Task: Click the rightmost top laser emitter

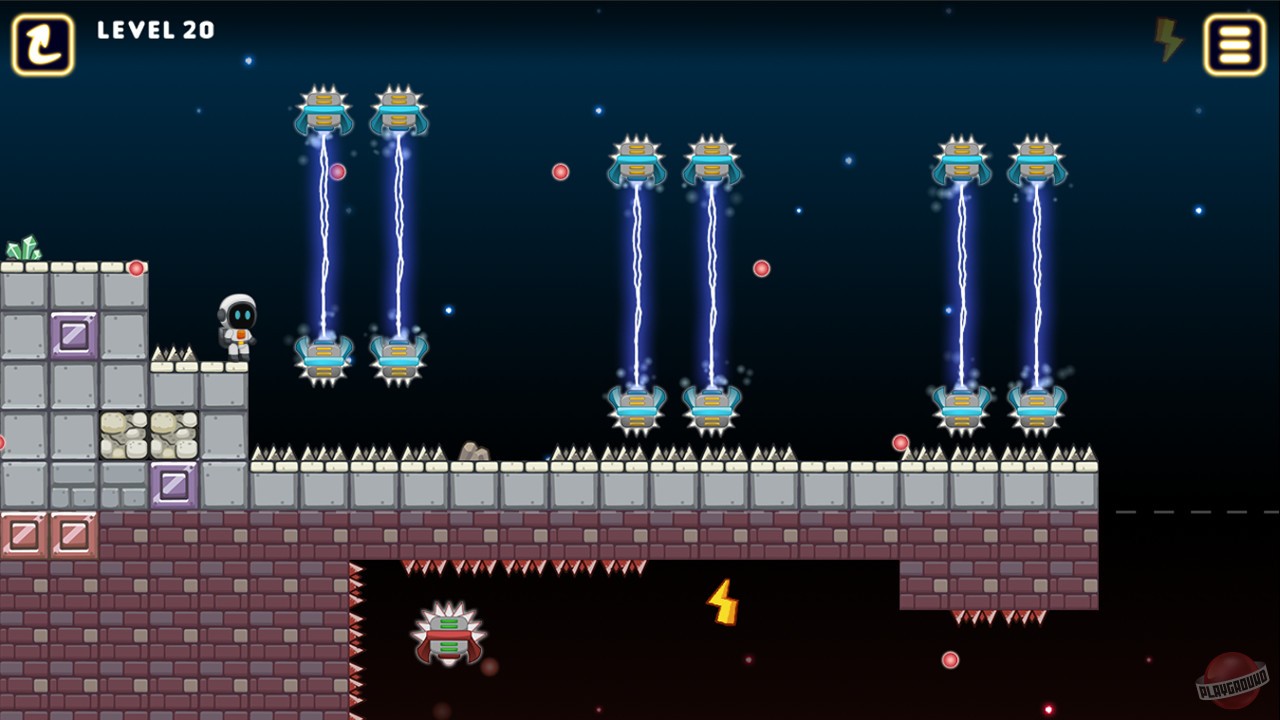Action: click(1040, 160)
